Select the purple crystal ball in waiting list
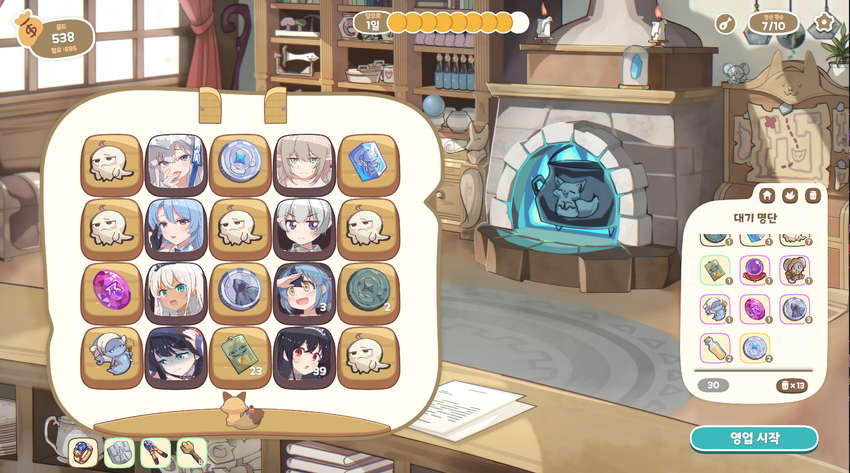Viewport: 850px width, 473px height. coord(754,270)
